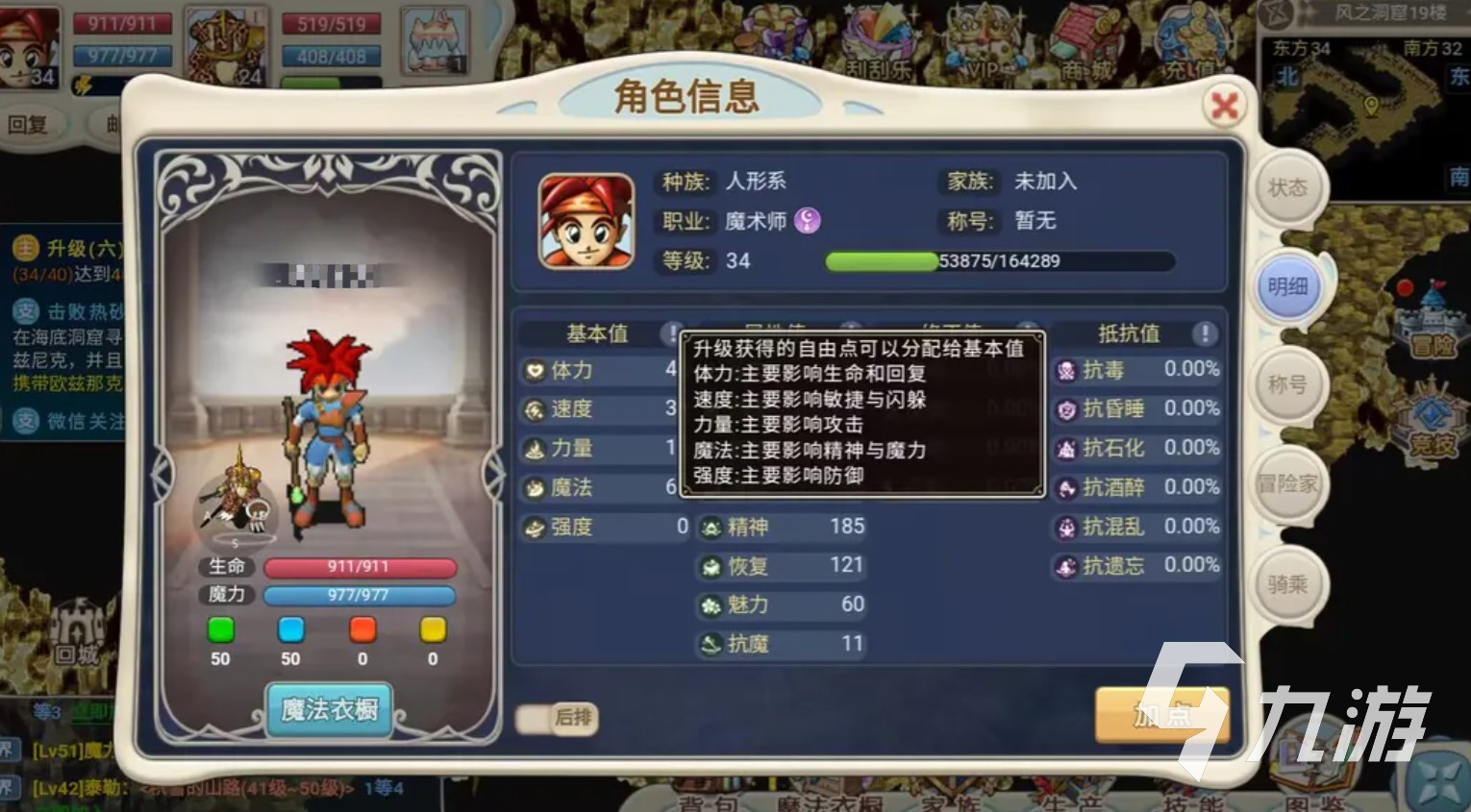Click the moon icon beside 魔术师 class
This screenshot has width=1471, height=812.
[807, 221]
